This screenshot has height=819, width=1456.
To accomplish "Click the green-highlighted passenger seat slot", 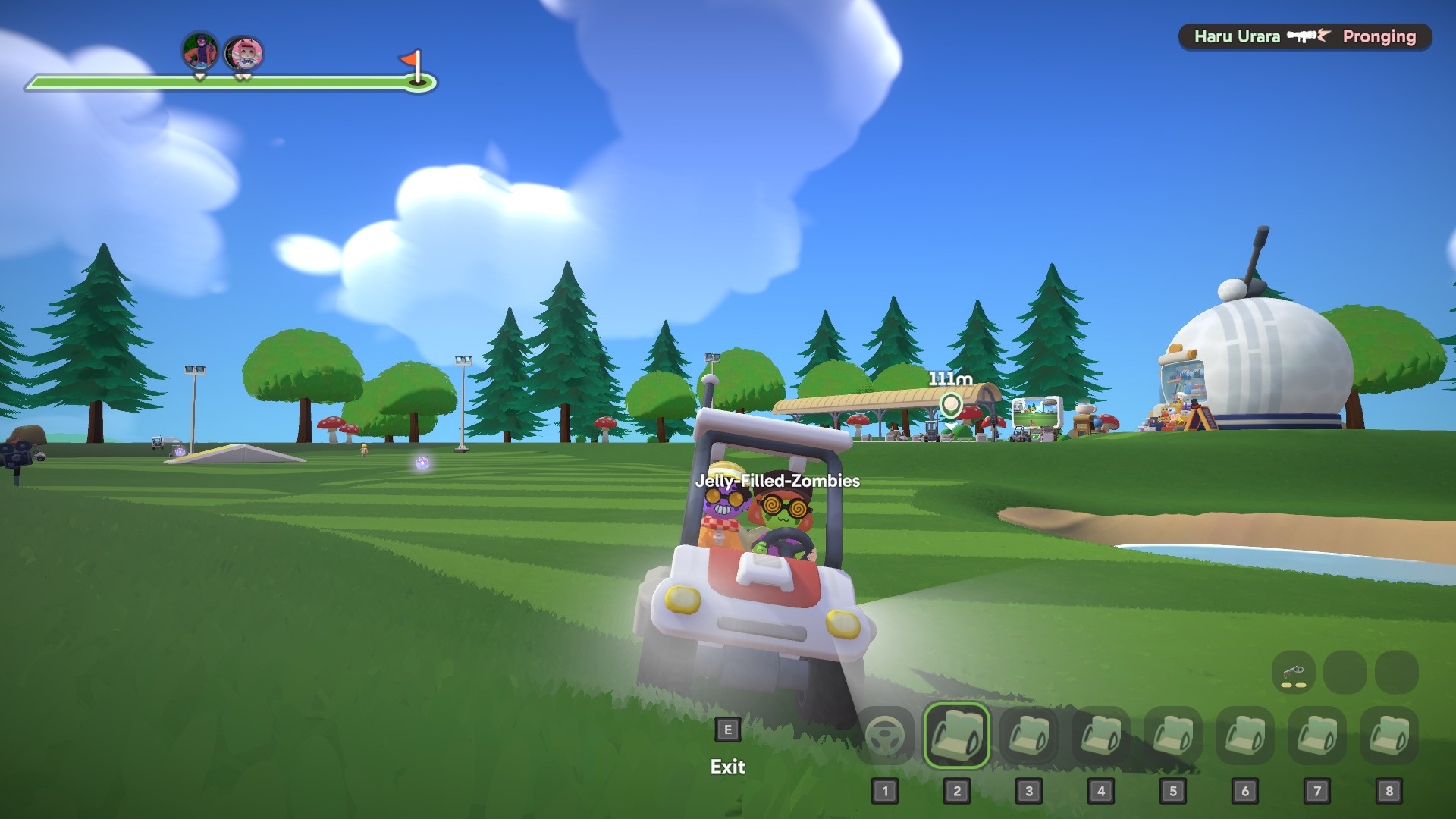I will (956, 735).
